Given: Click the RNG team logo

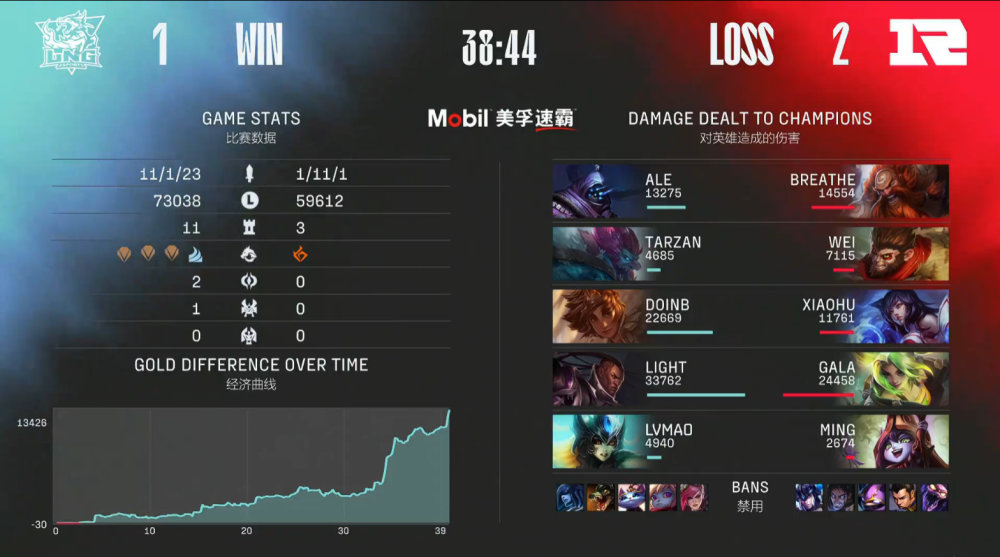Looking at the screenshot, I should [x=927, y=45].
